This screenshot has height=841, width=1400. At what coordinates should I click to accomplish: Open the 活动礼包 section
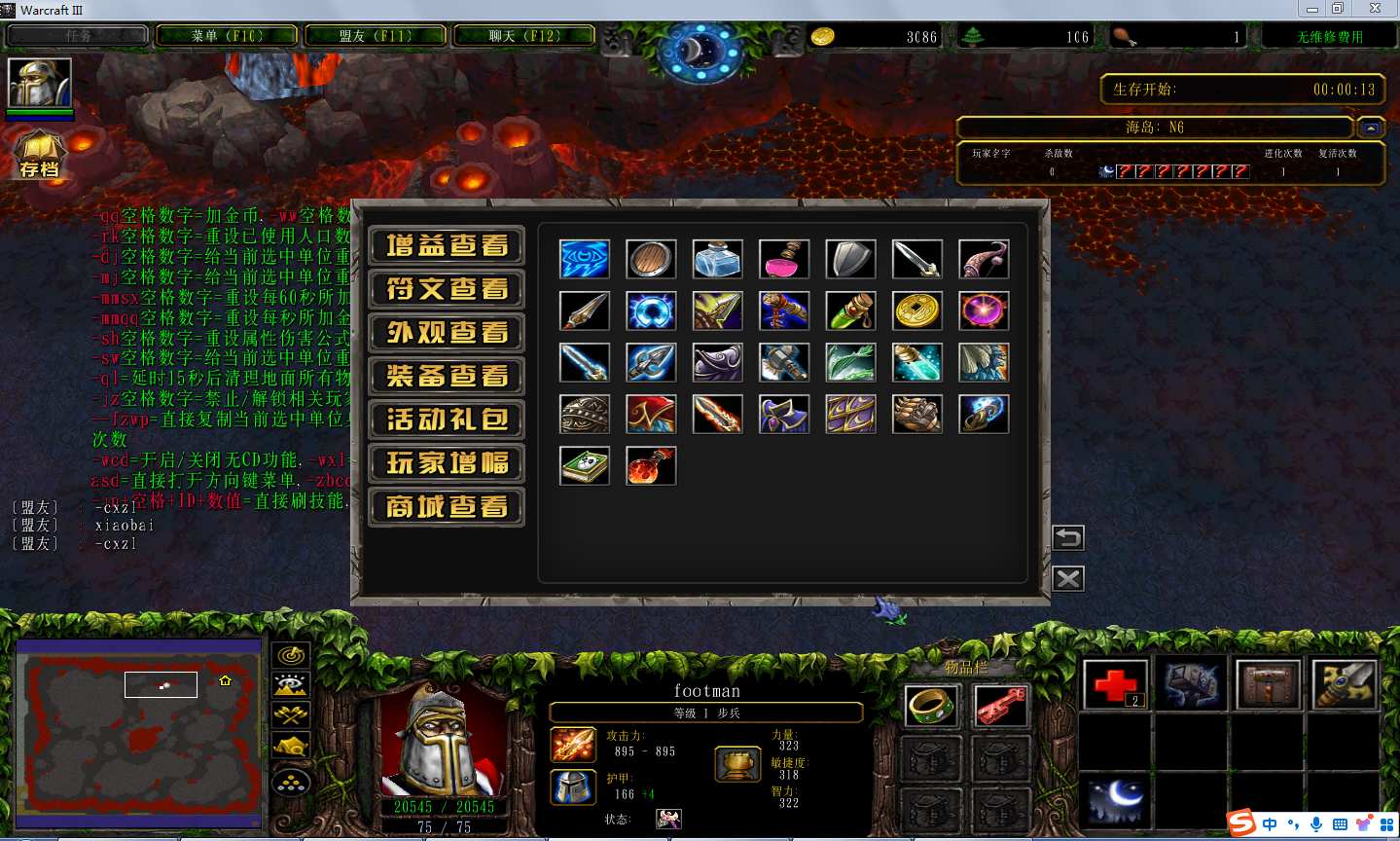(x=447, y=420)
